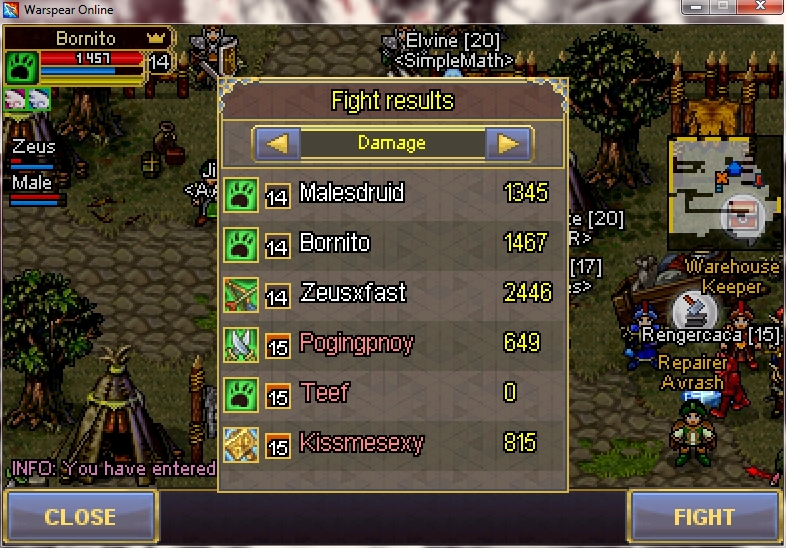Image resolution: width=786 pixels, height=548 pixels.
Task: Start a fight with the FIGHT button
Action: (x=704, y=517)
